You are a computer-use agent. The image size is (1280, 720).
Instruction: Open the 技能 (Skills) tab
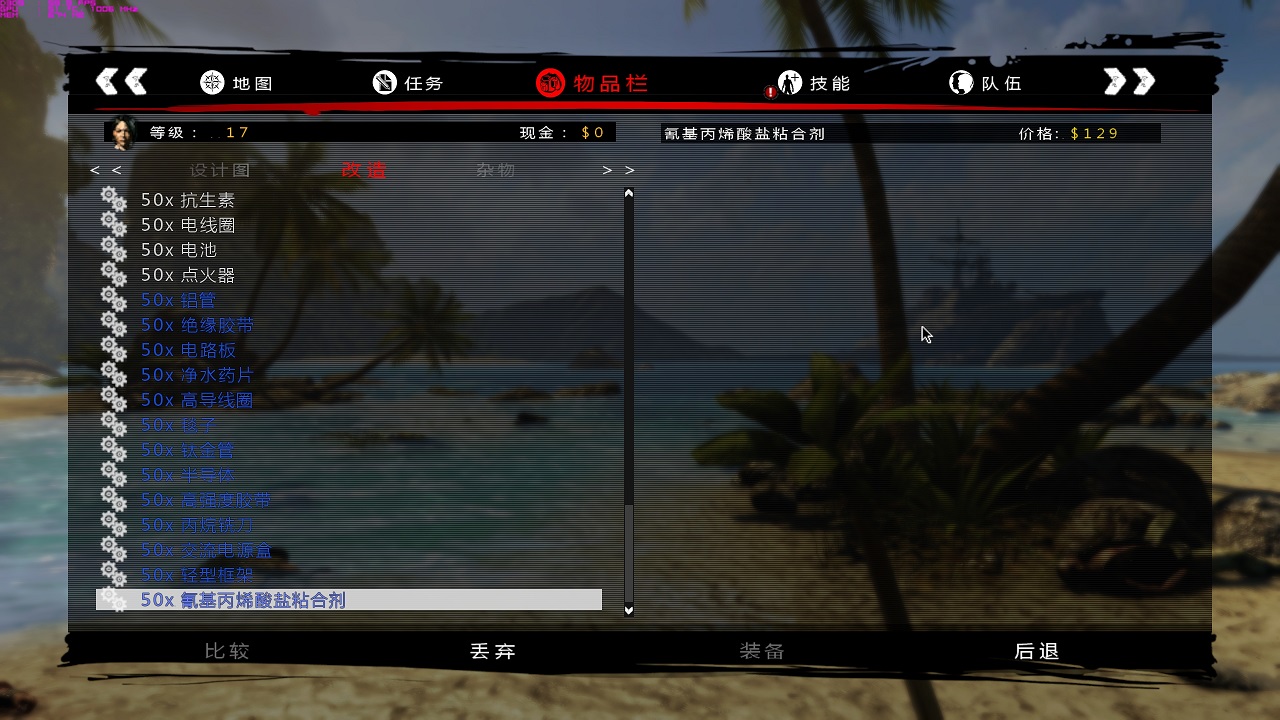pos(814,83)
